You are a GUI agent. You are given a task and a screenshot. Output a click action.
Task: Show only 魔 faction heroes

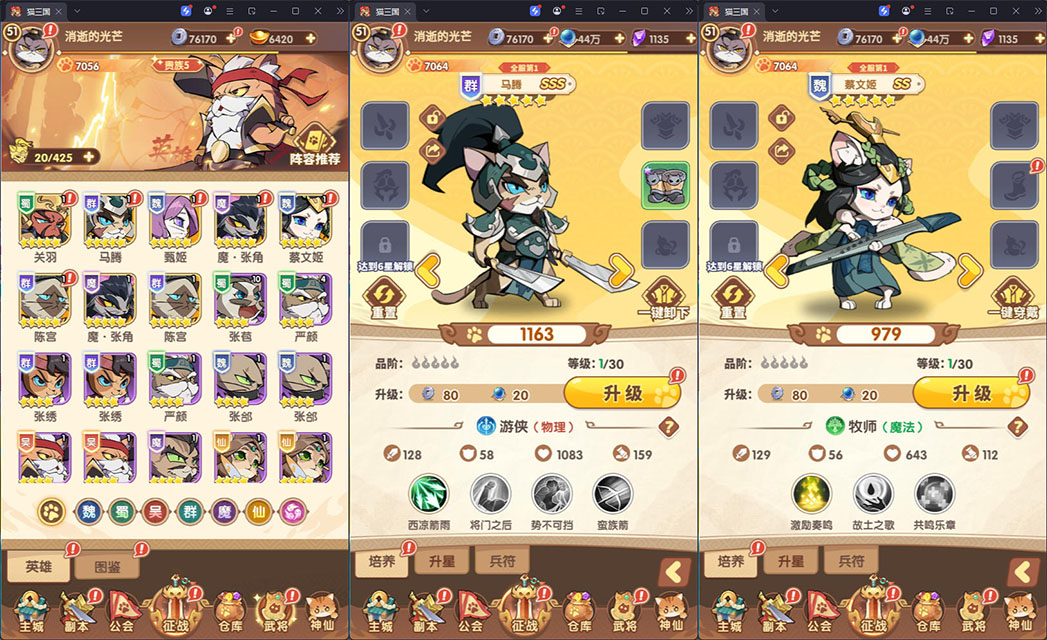point(224,511)
